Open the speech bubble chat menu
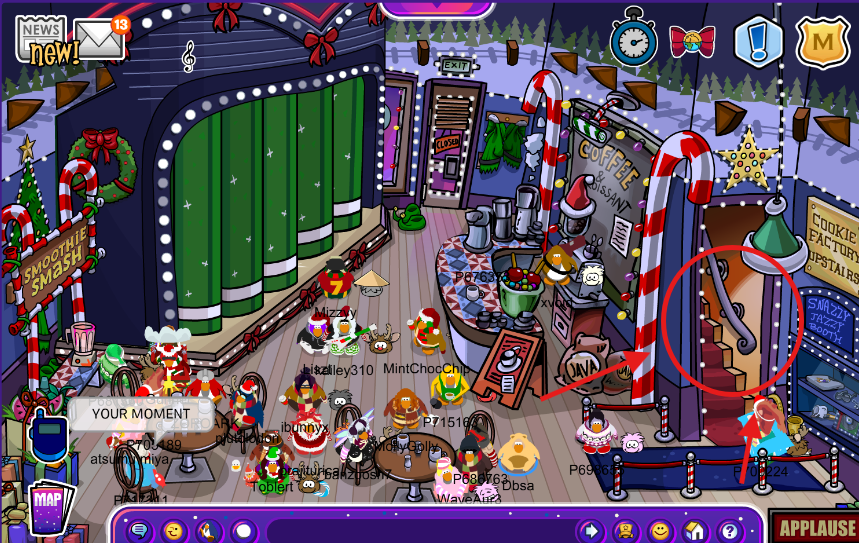 (139, 530)
